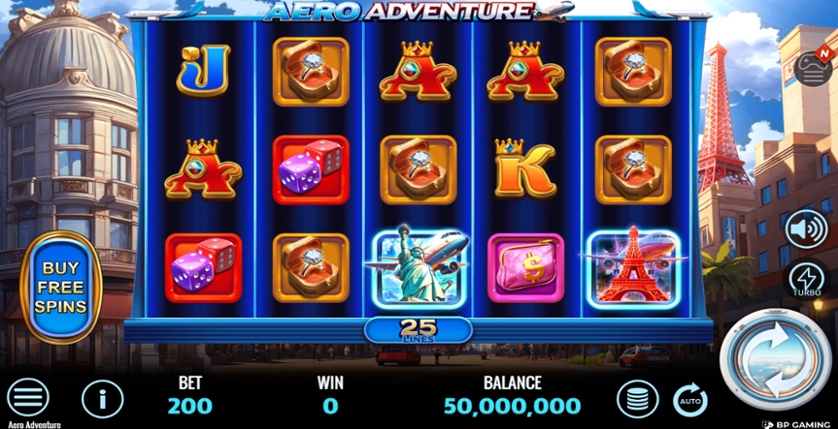Mute the game sound
Screen dimensions: 838x429
[x=806, y=229]
